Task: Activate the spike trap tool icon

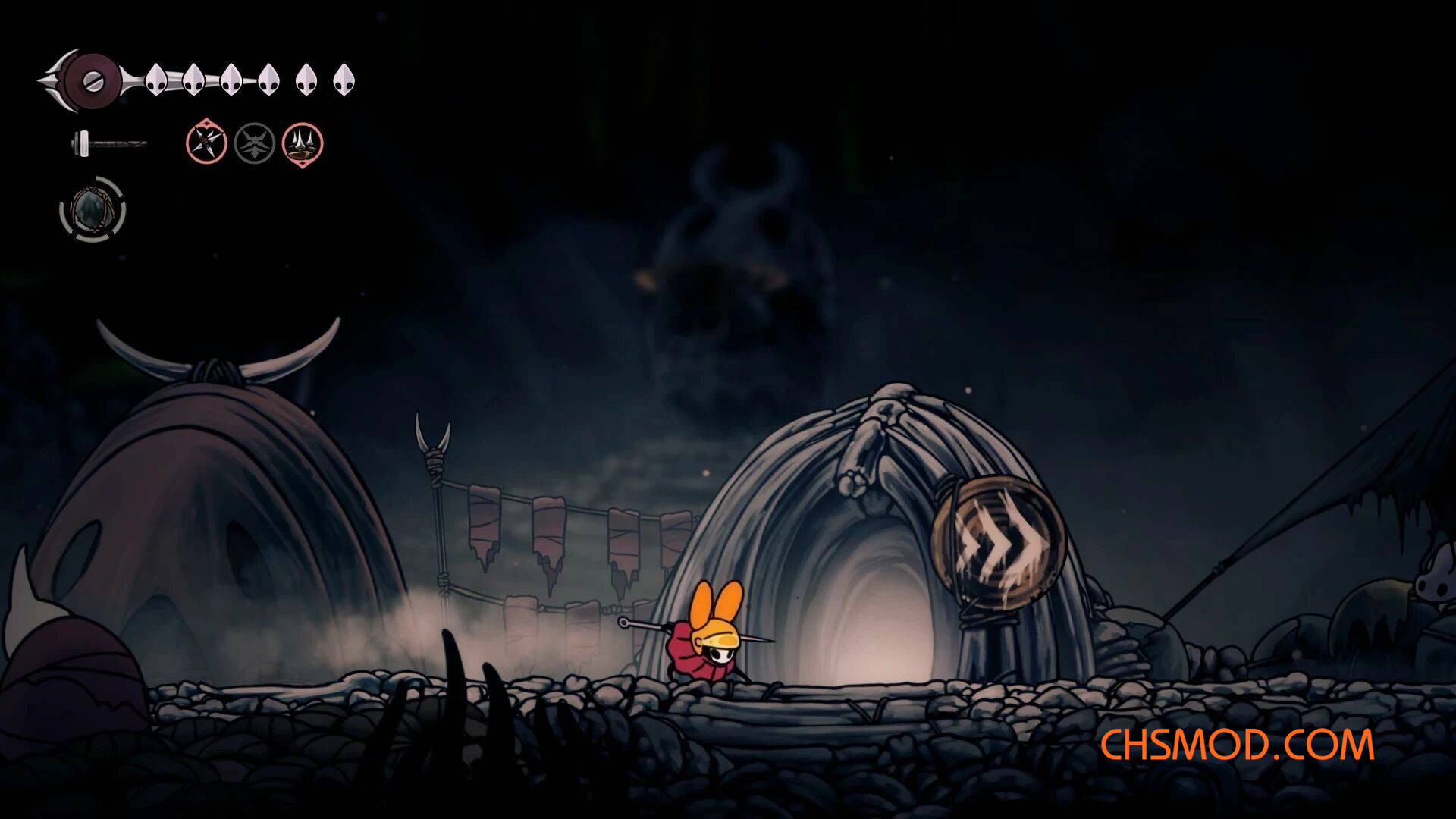Action: click(303, 143)
